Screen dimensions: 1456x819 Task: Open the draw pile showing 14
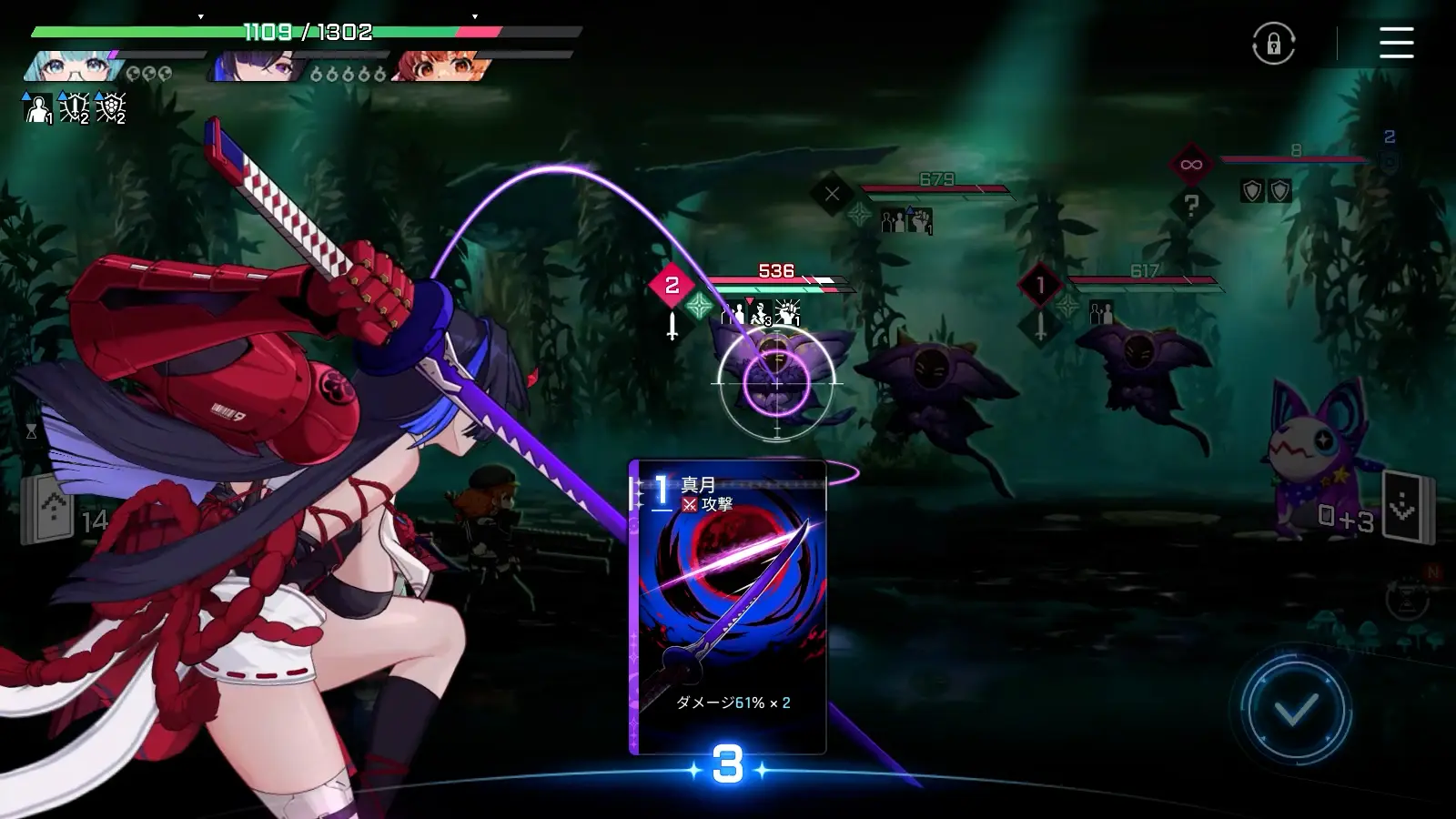pyautogui.click(x=52, y=510)
